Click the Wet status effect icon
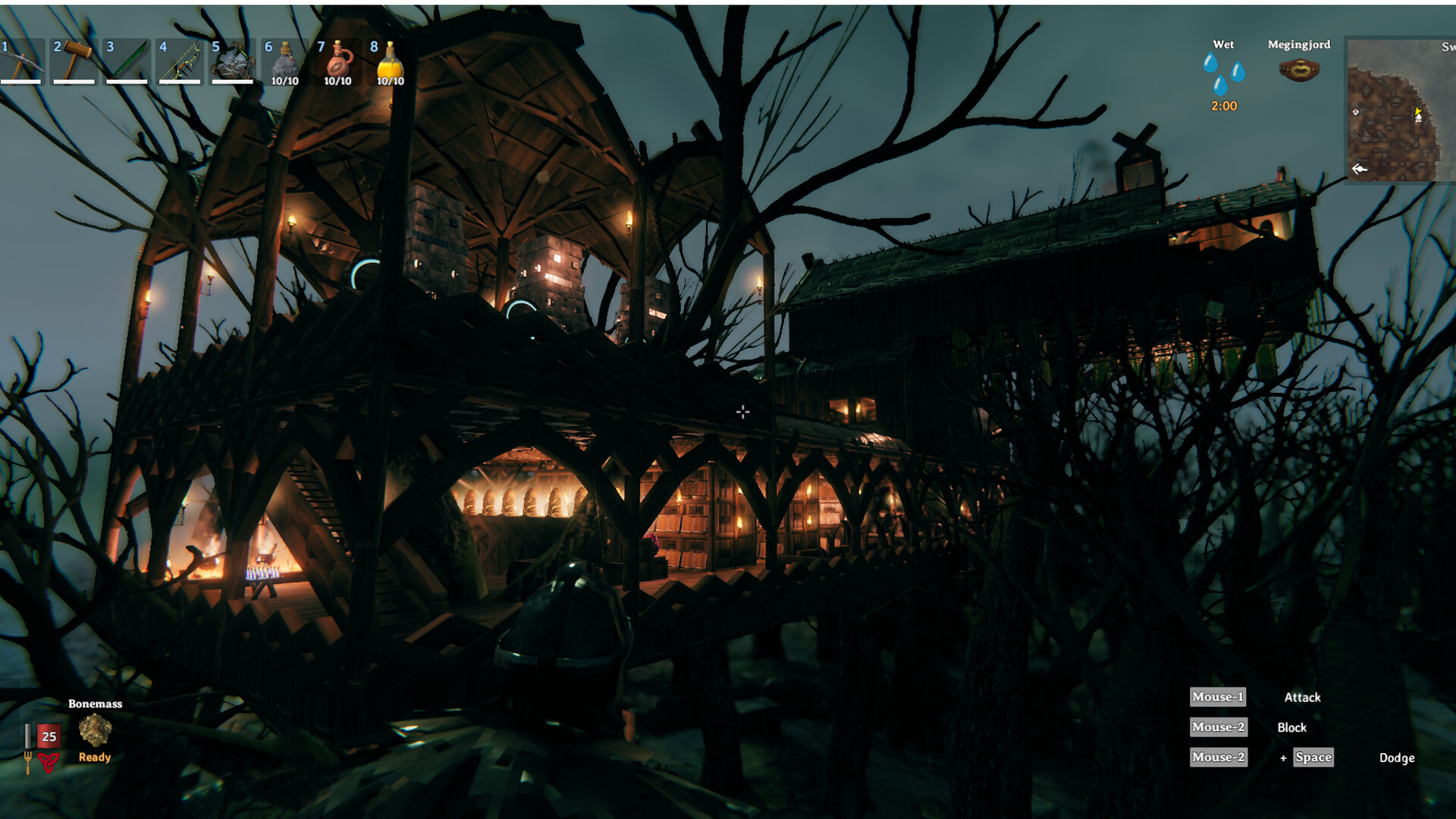This screenshot has height=819, width=1456. point(1224,72)
